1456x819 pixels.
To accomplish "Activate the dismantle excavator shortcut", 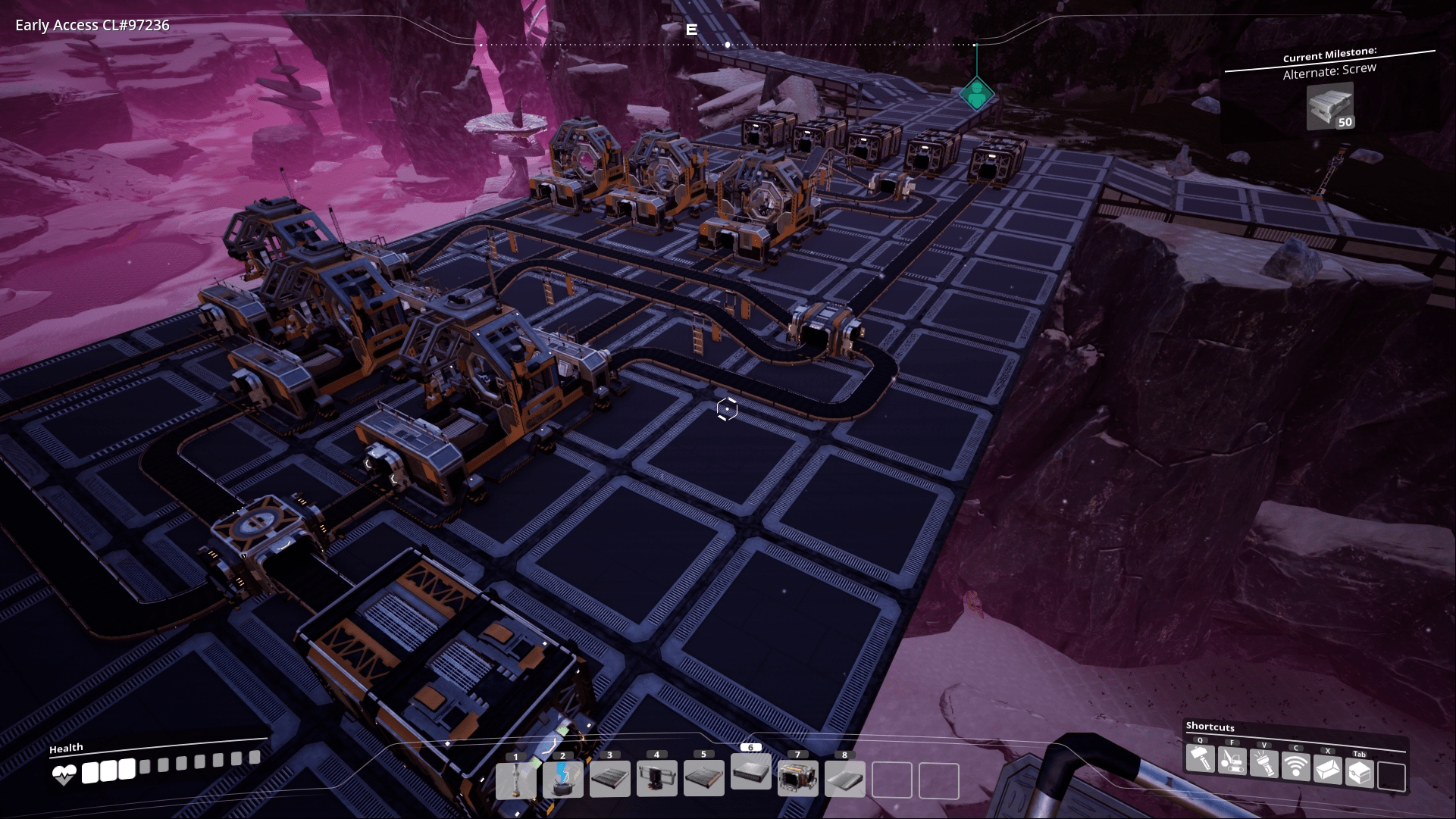I will pos(1232,761).
